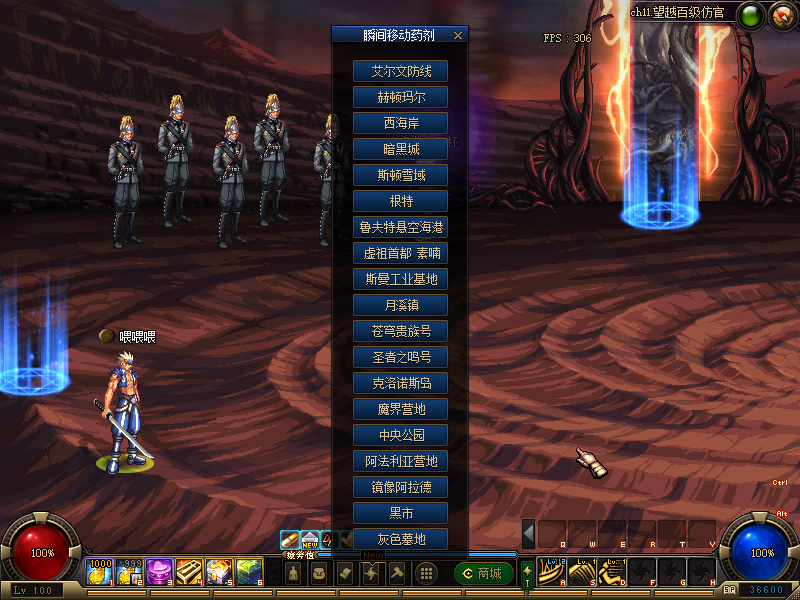Pick 斯顿雪域 from the list
This screenshot has height=600, width=800.
(400, 175)
